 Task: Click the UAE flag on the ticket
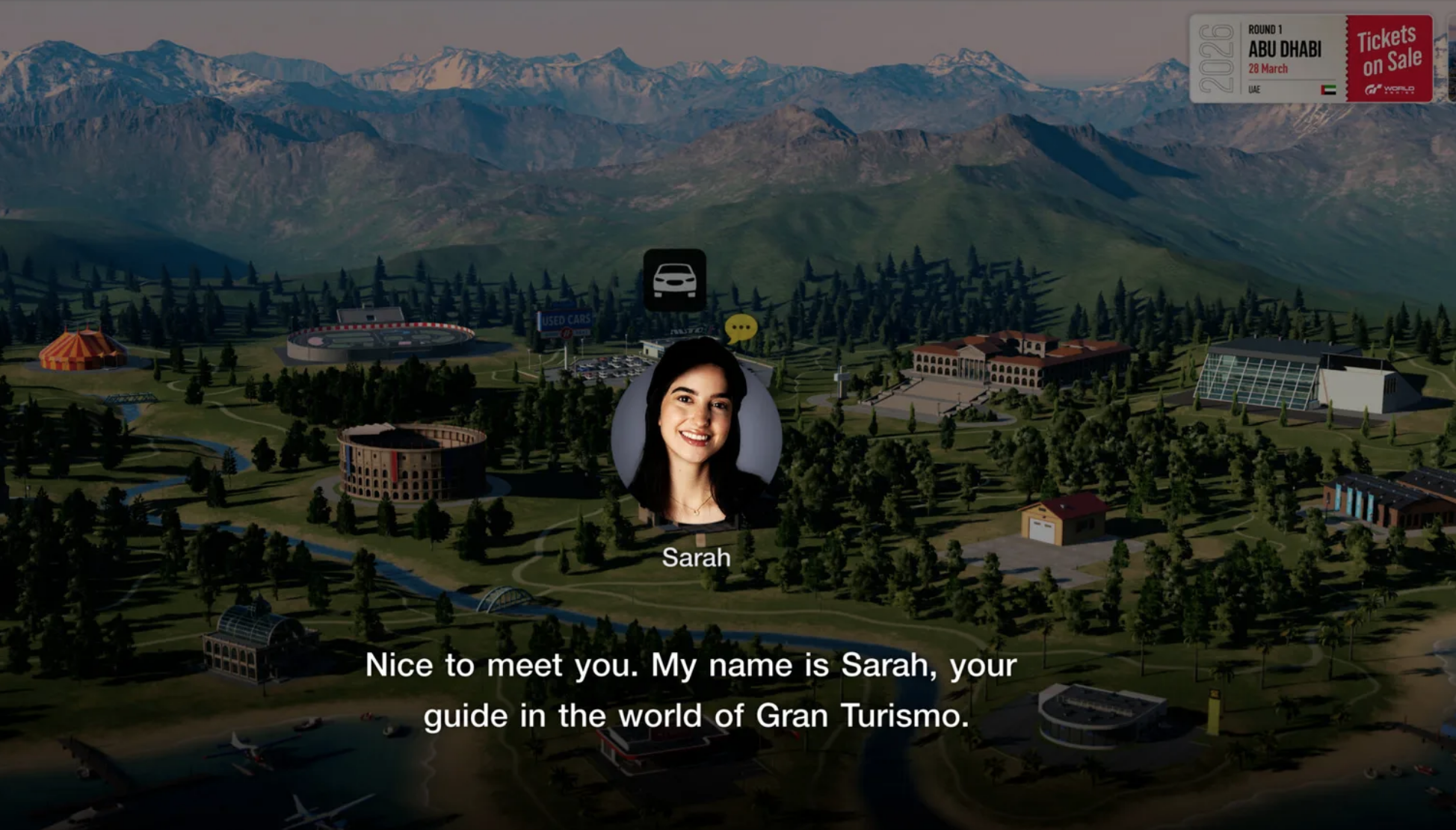click(1329, 91)
